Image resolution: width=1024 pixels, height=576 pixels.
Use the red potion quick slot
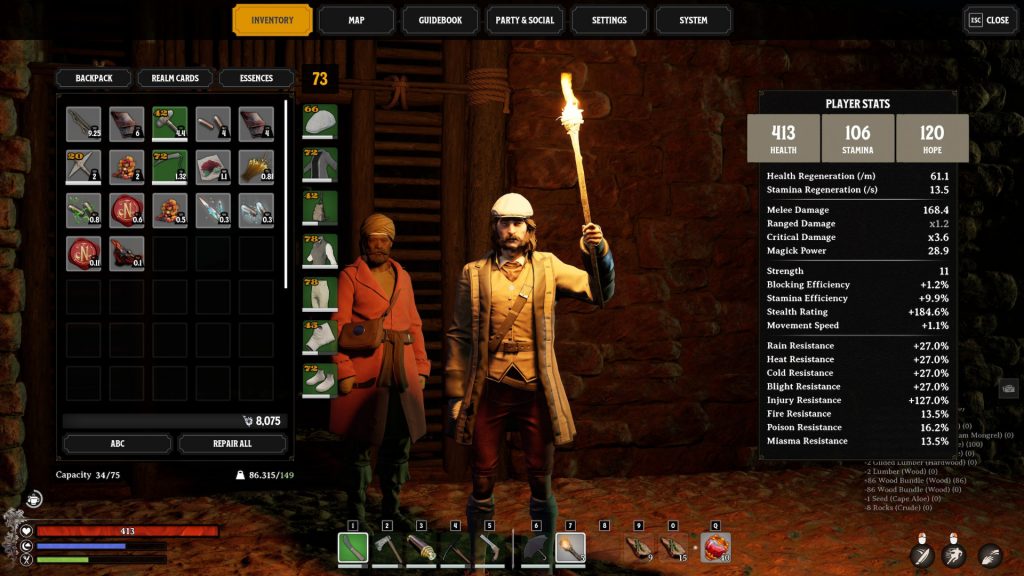(x=715, y=547)
